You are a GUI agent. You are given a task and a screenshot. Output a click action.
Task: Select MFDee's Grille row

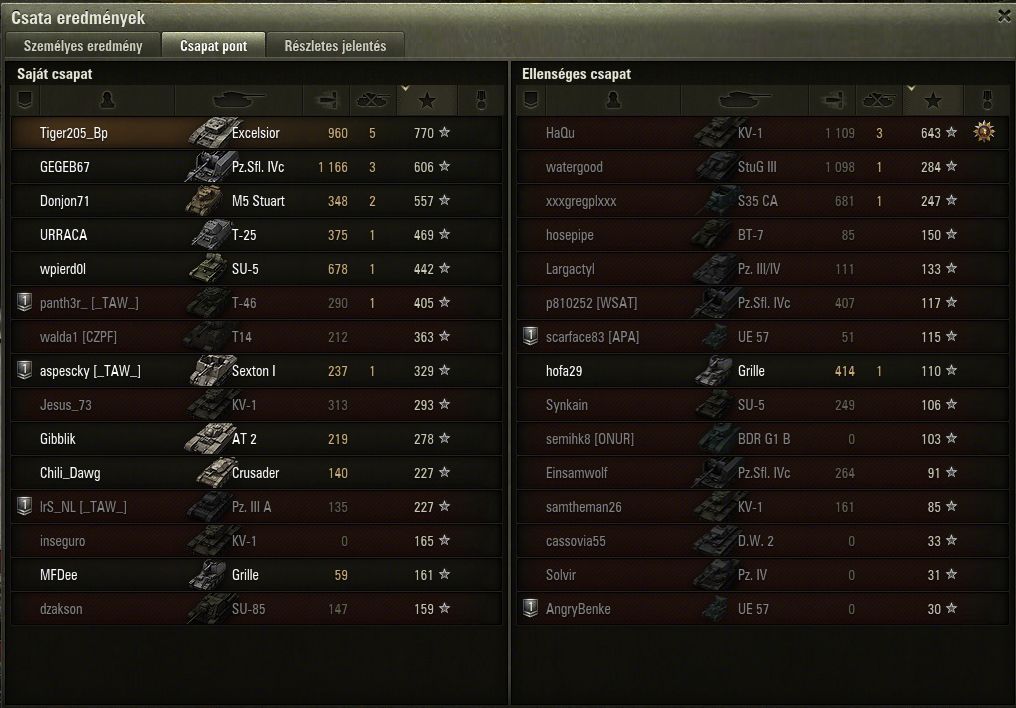coord(256,575)
